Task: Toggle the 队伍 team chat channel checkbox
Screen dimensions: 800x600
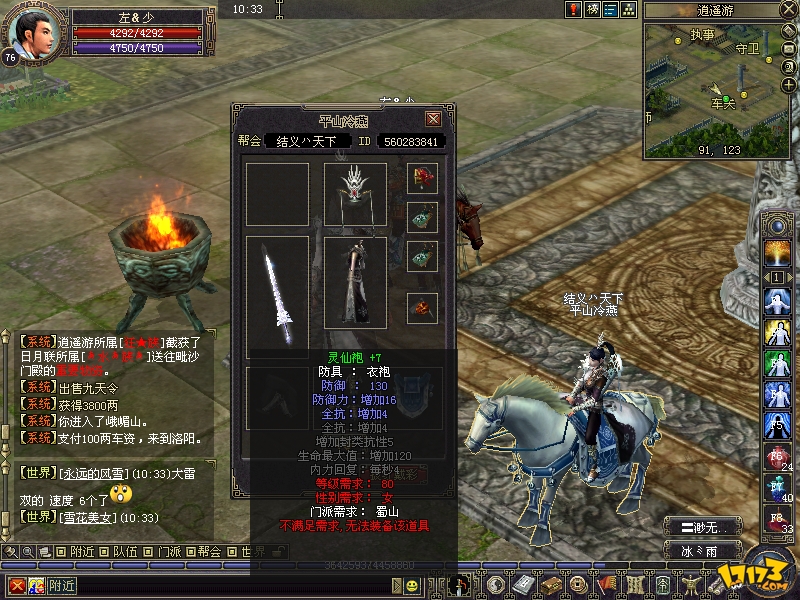Action: click(105, 551)
